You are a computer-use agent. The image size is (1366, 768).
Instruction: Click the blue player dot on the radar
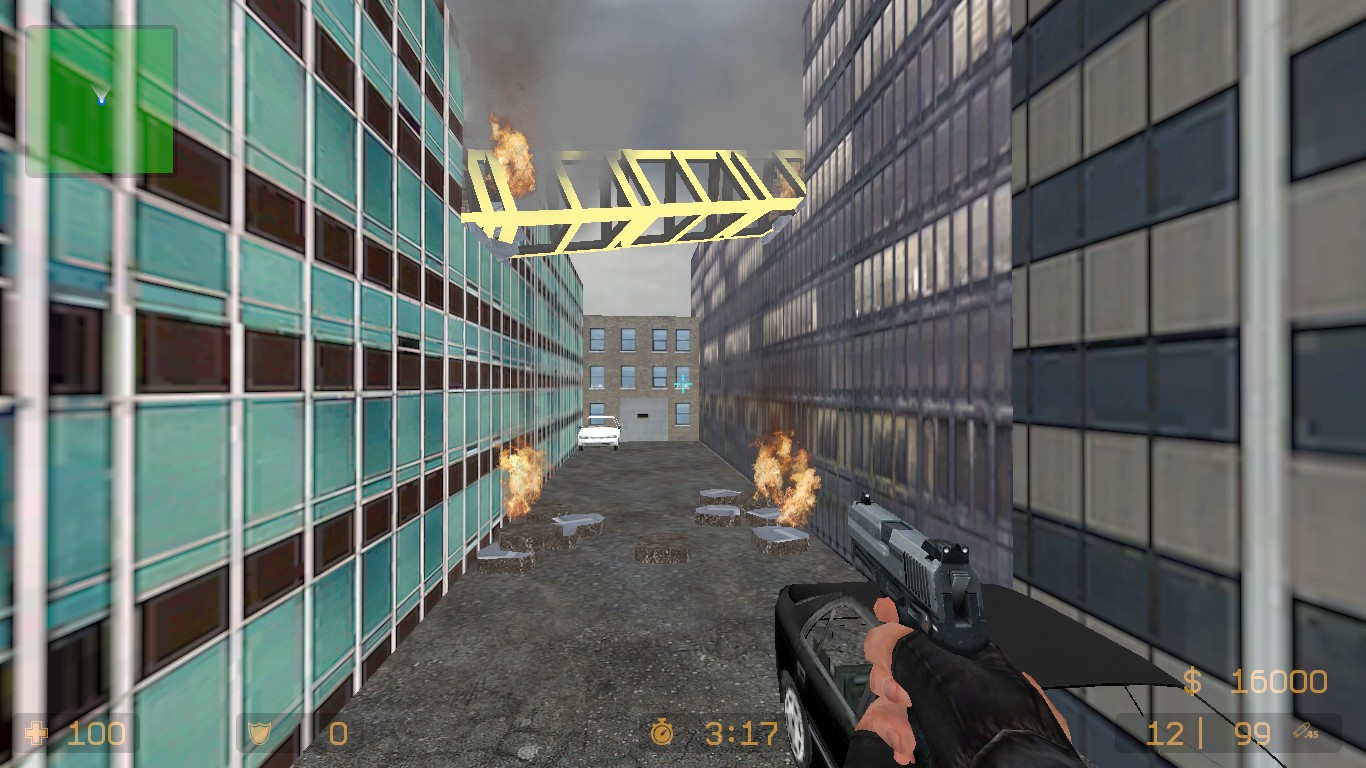point(104,99)
